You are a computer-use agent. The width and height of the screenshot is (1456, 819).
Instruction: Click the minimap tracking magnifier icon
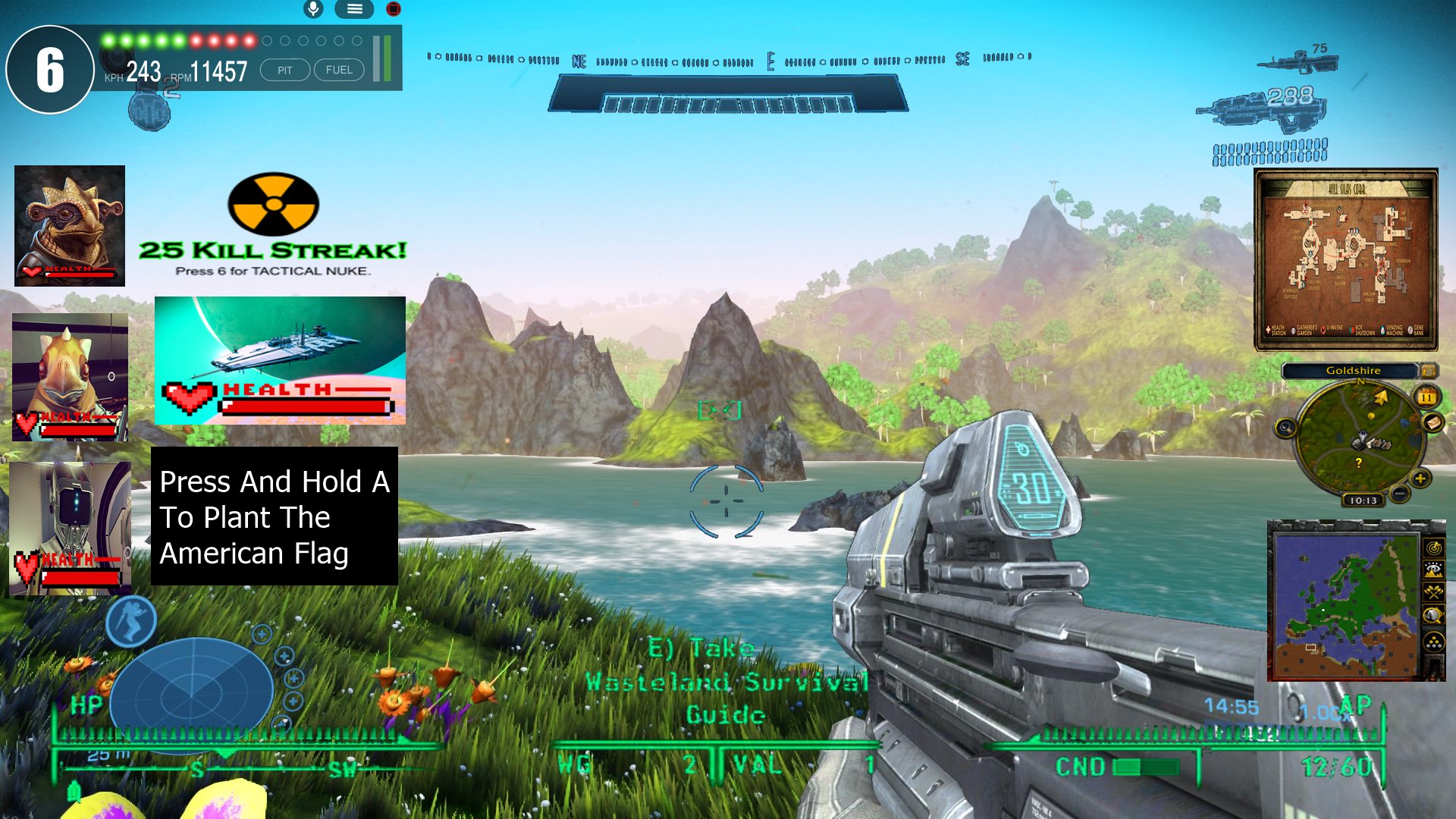coord(1285,429)
